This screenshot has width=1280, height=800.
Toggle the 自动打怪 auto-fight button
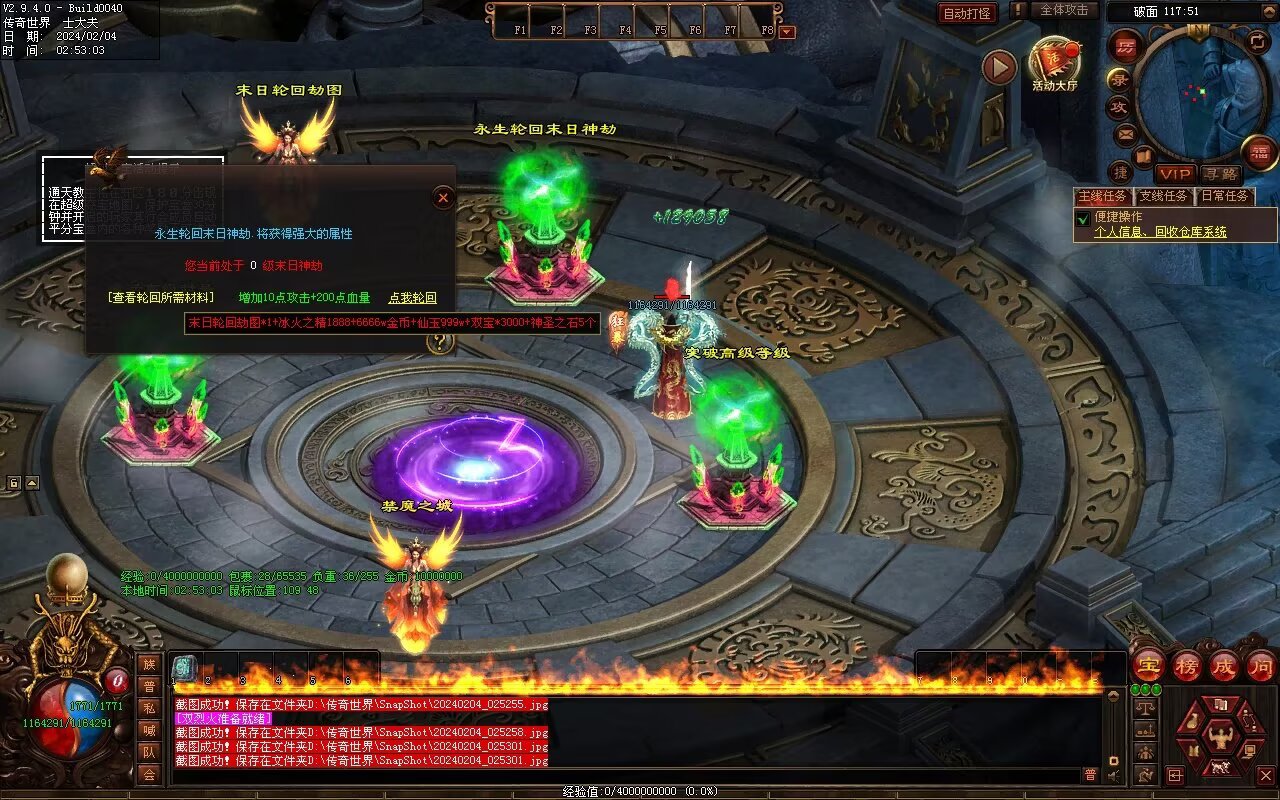tap(968, 13)
